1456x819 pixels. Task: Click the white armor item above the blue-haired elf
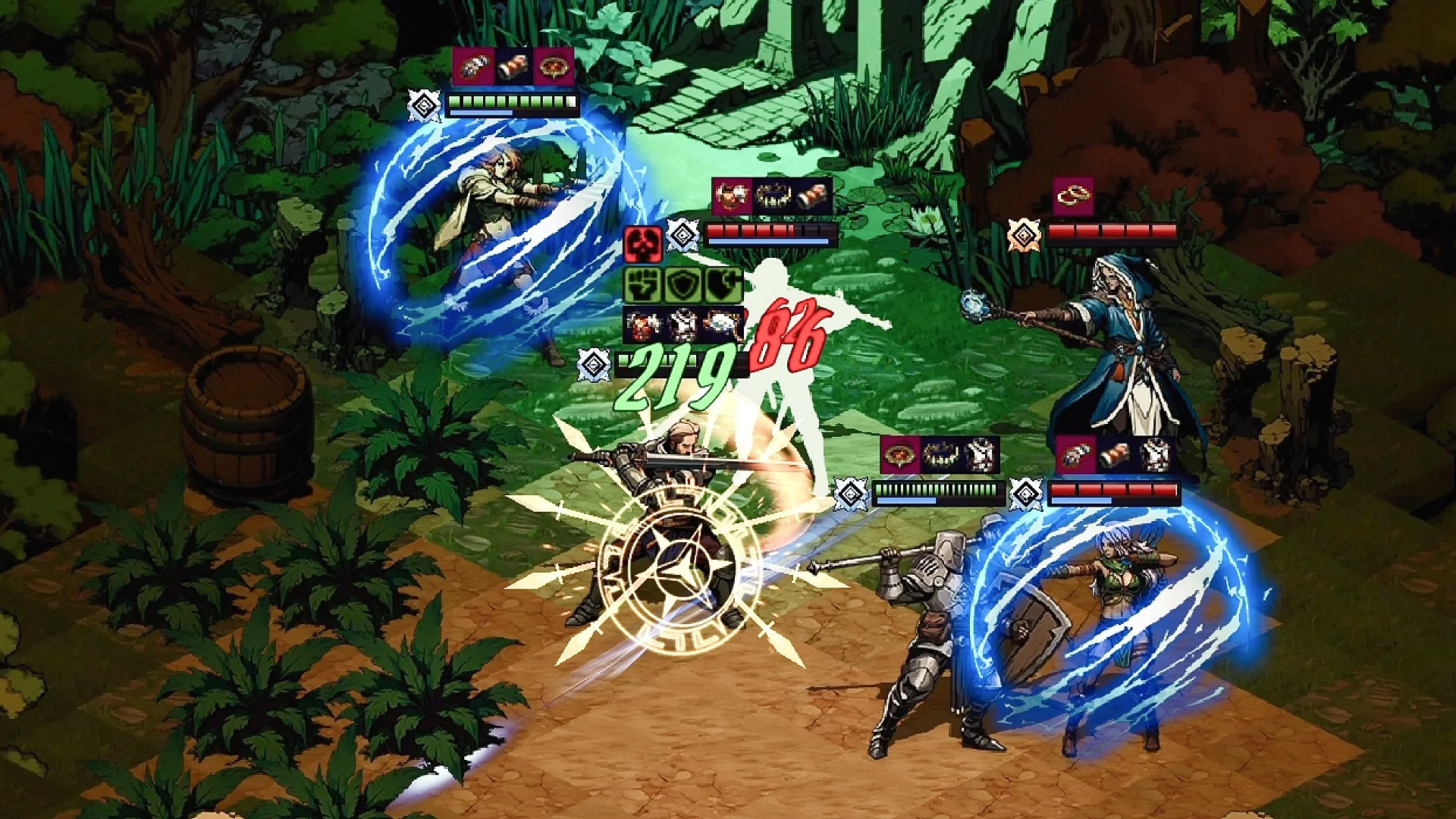1155,455
